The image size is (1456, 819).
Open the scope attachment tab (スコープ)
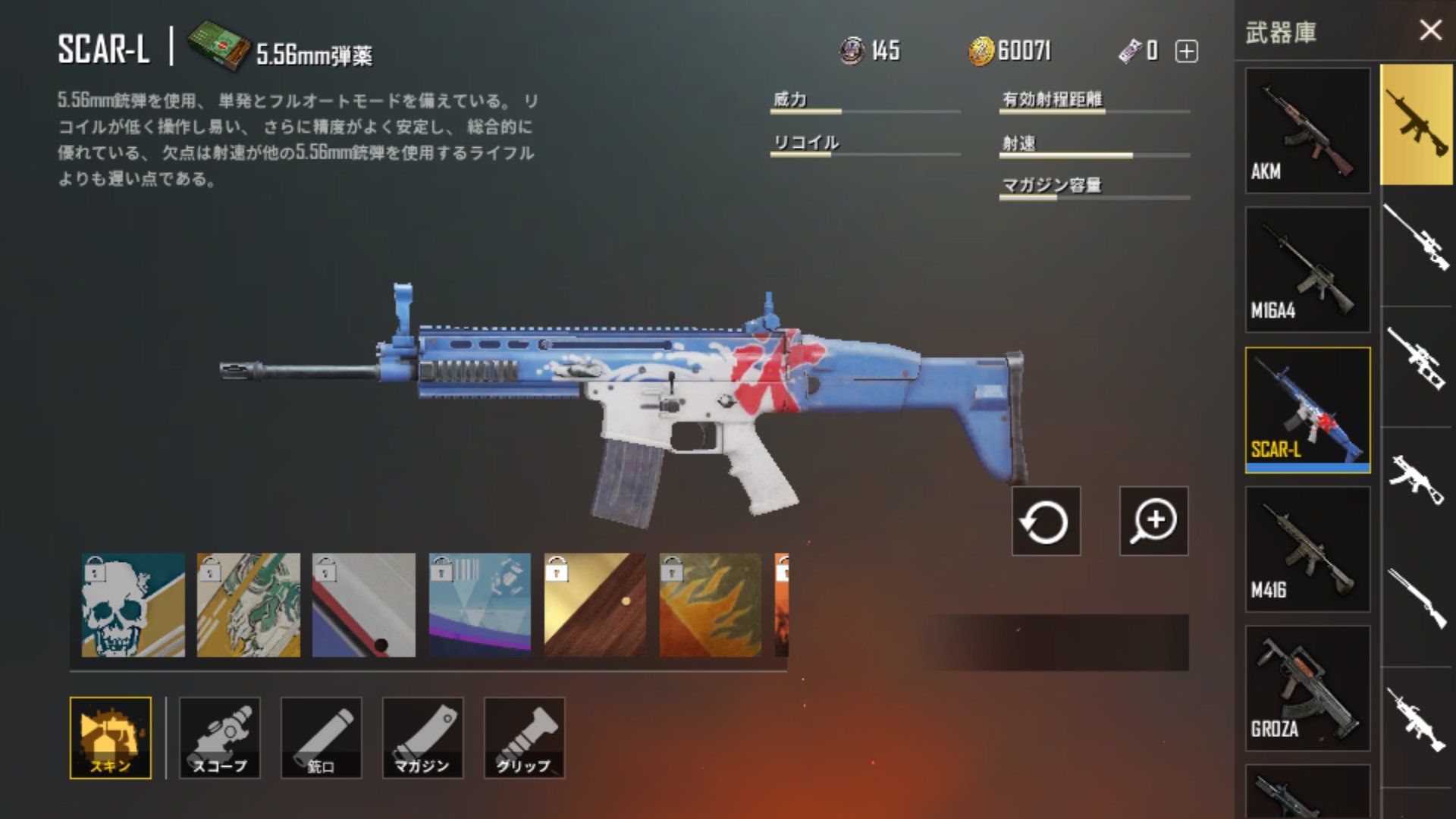click(x=218, y=736)
